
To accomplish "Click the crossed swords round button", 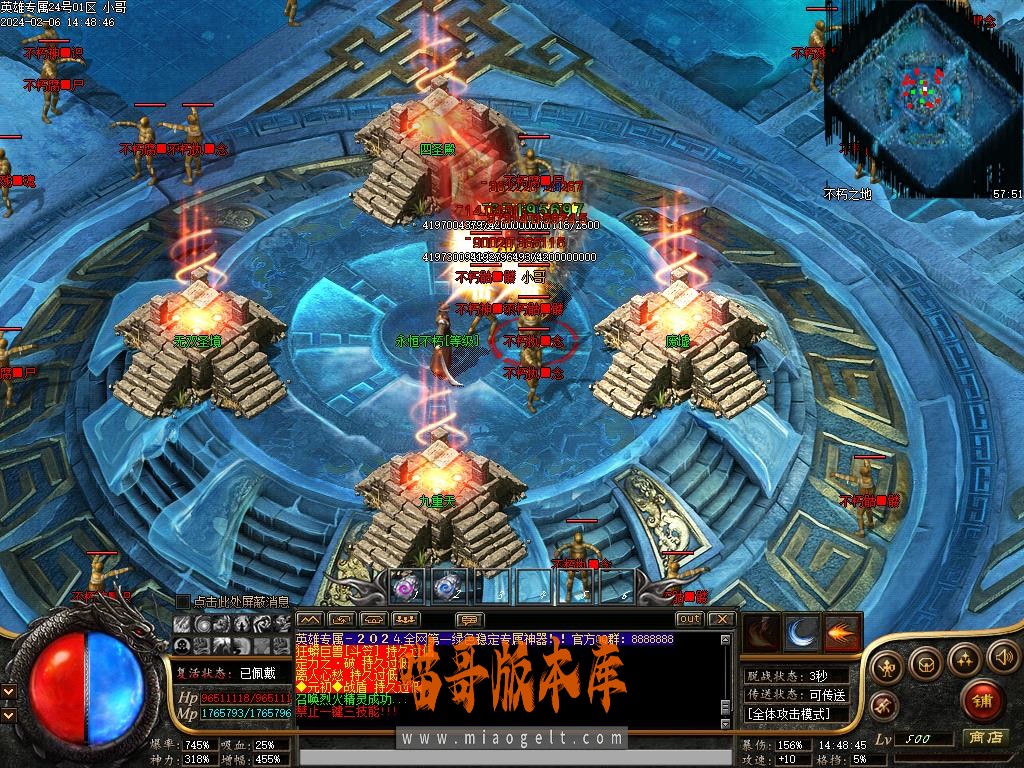I will pyautogui.click(x=884, y=704).
